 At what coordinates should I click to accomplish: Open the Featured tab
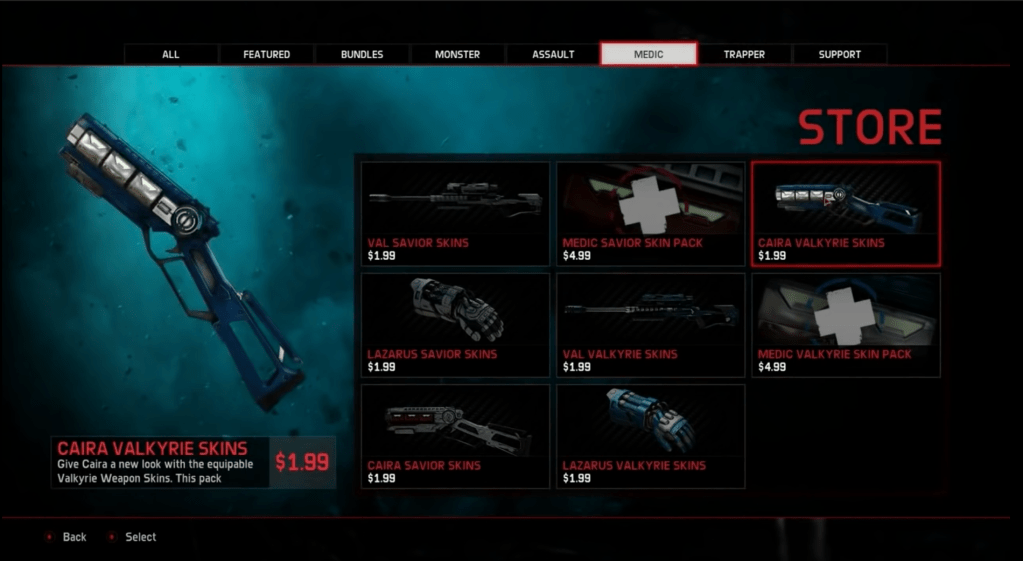pyautogui.click(x=266, y=54)
